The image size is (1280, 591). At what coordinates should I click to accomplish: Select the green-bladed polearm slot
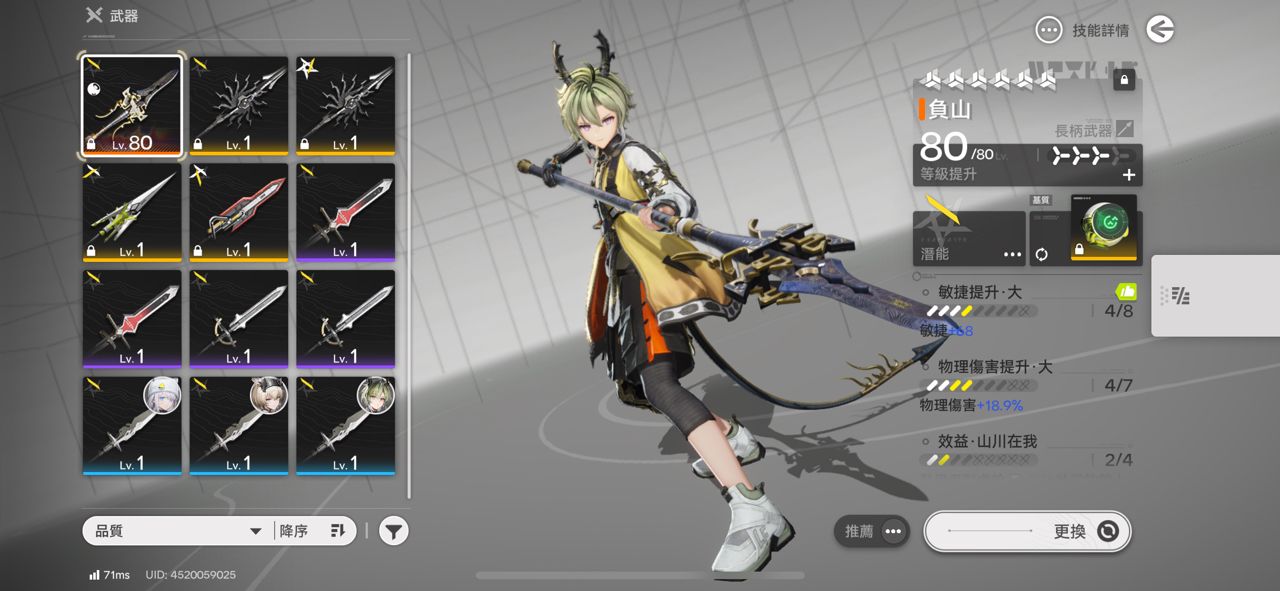(x=132, y=213)
